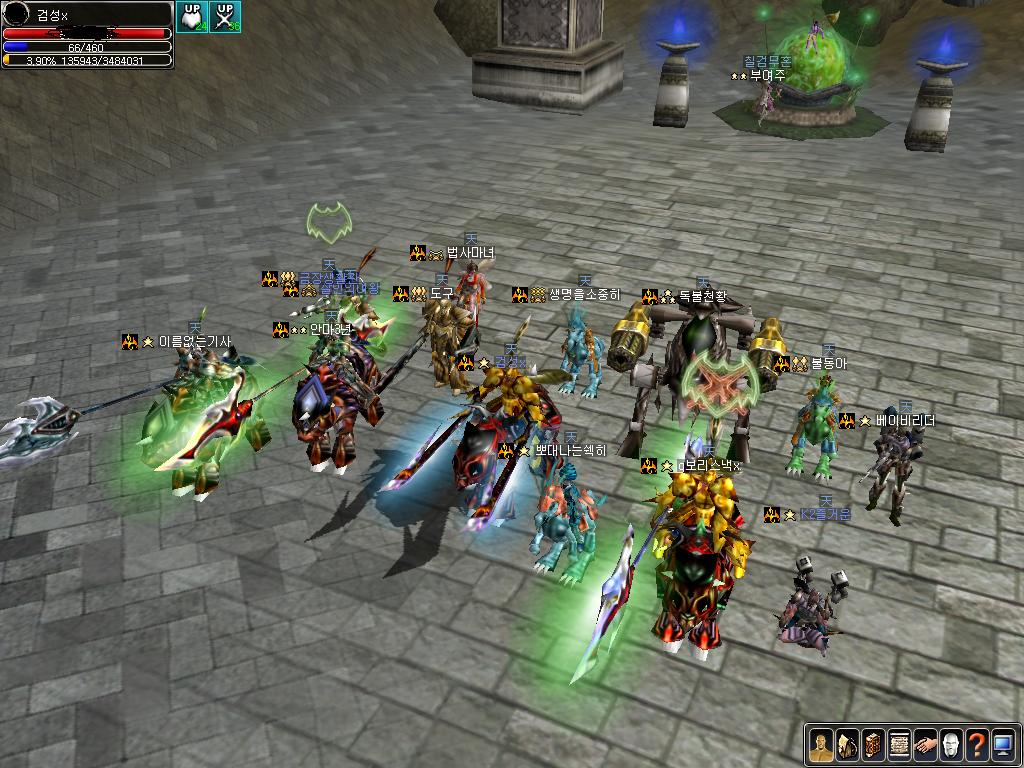
Task: Click the player portrait circle
Action: pyautogui.click(x=17, y=15)
